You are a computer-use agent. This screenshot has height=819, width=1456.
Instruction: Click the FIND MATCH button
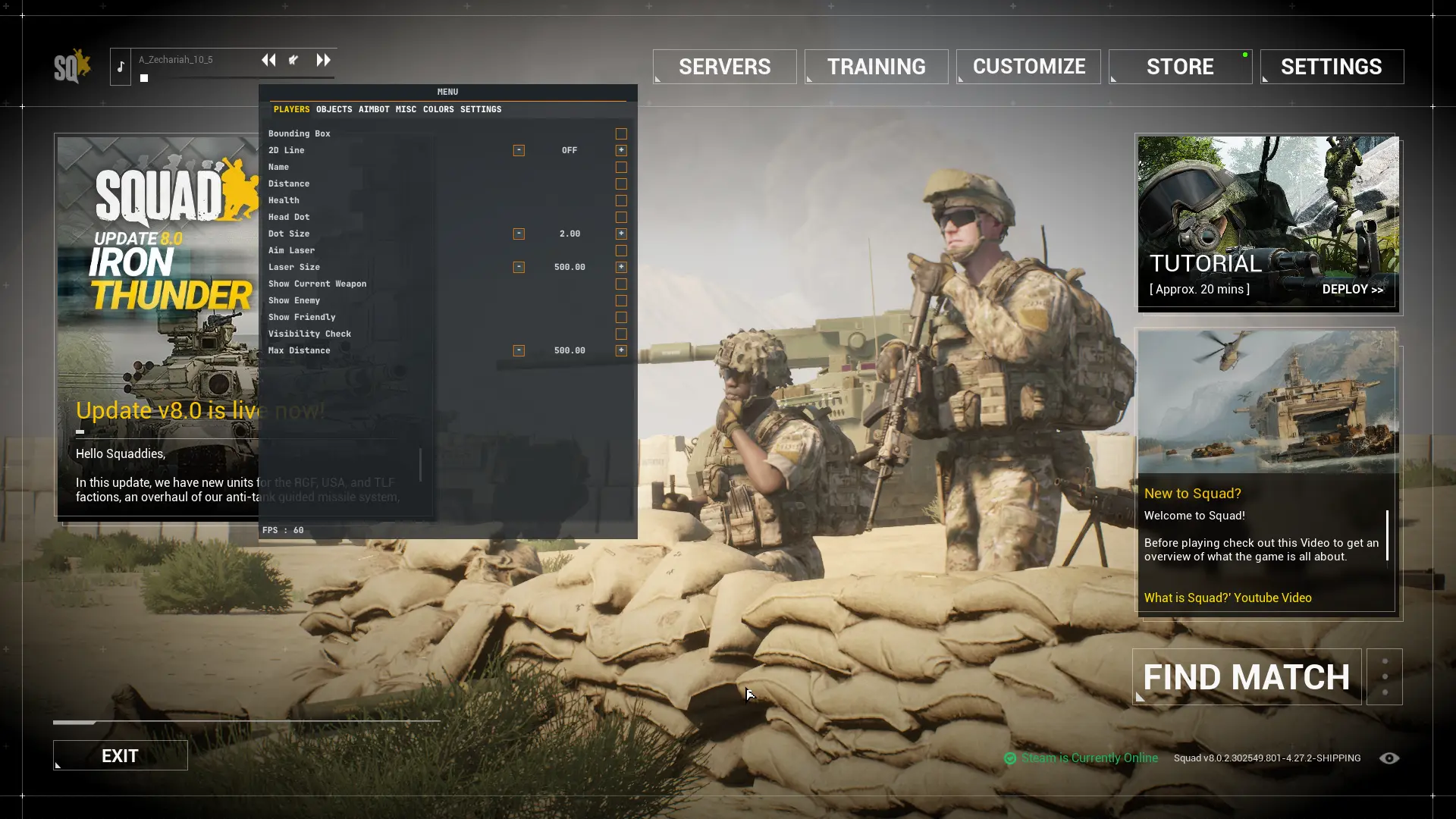pos(1246,677)
